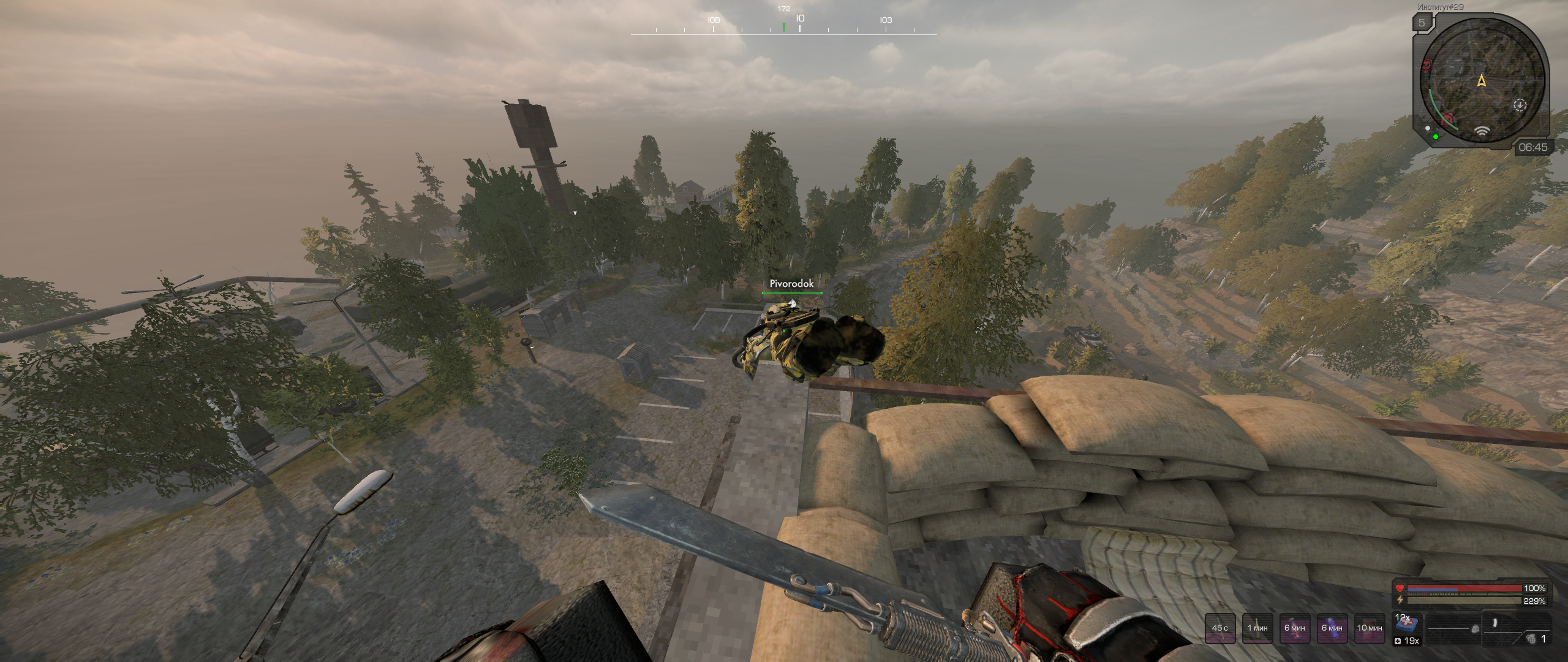
Task: Click the compass bar heading indicator
Action: pyautogui.click(x=783, y=26)
